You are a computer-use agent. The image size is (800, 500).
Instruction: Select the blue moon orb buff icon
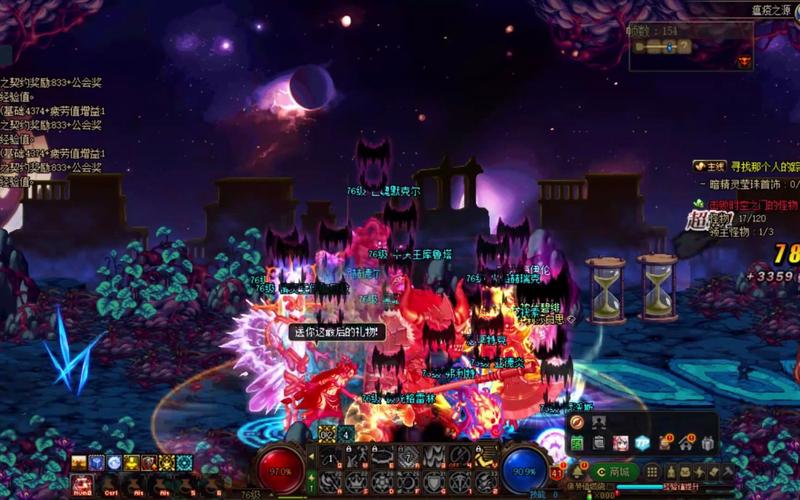[x=113, y=462]
